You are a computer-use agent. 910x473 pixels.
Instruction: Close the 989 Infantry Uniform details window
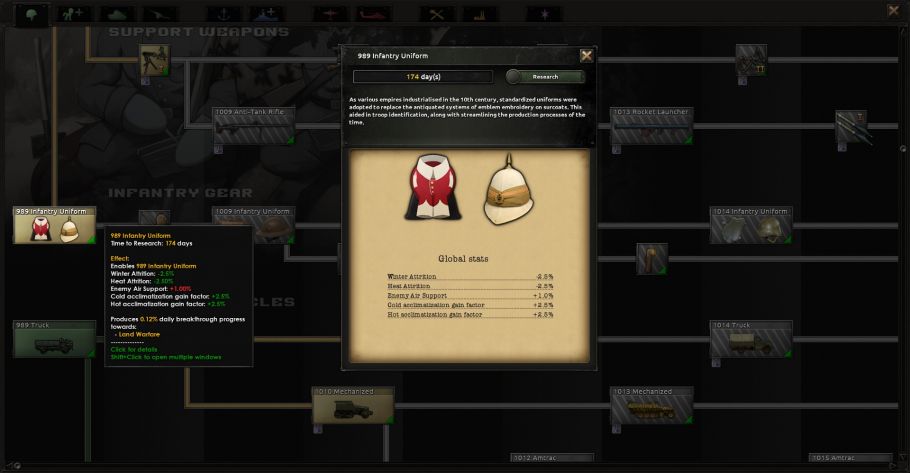point(586,56)
